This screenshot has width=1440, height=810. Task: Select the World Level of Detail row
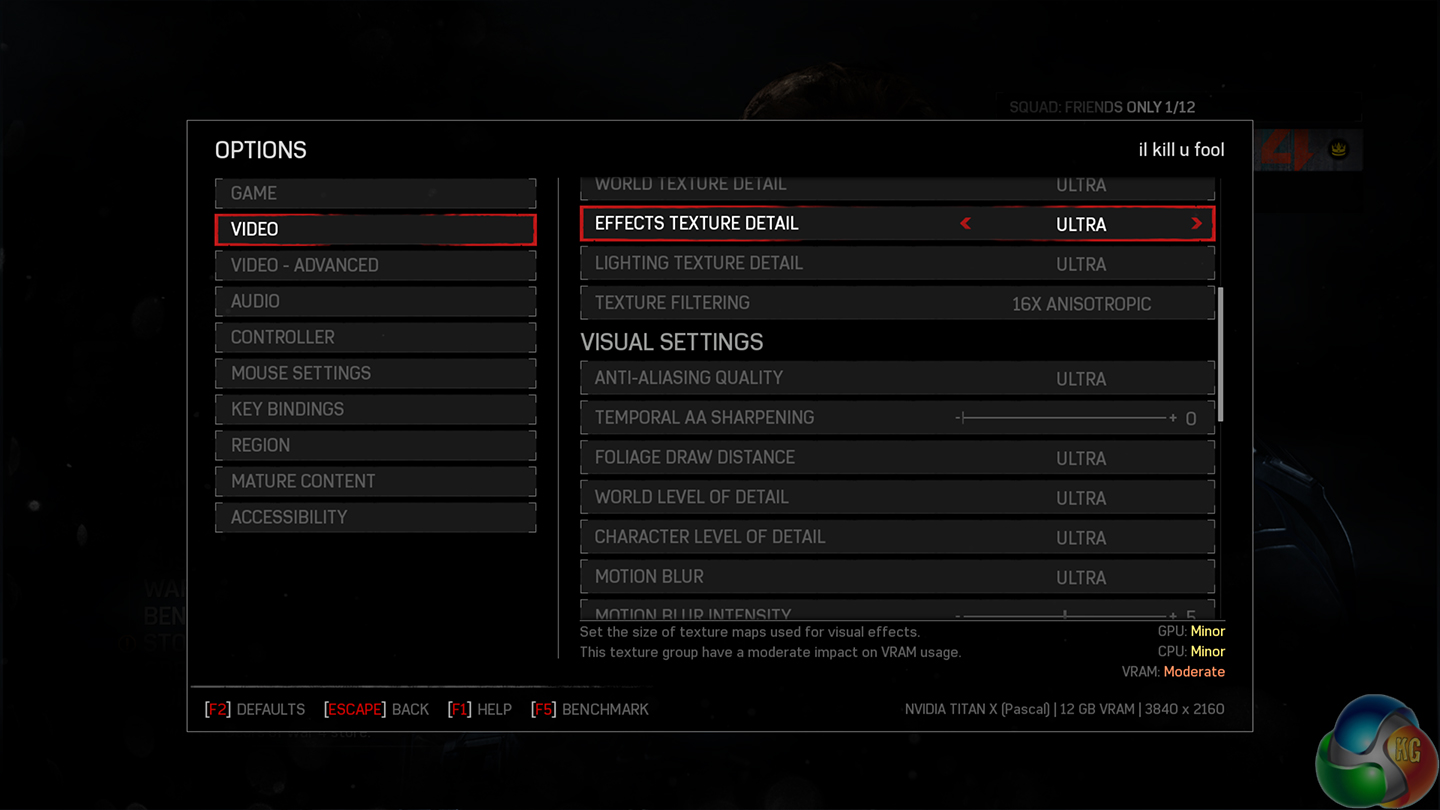[x=897, y=497]
